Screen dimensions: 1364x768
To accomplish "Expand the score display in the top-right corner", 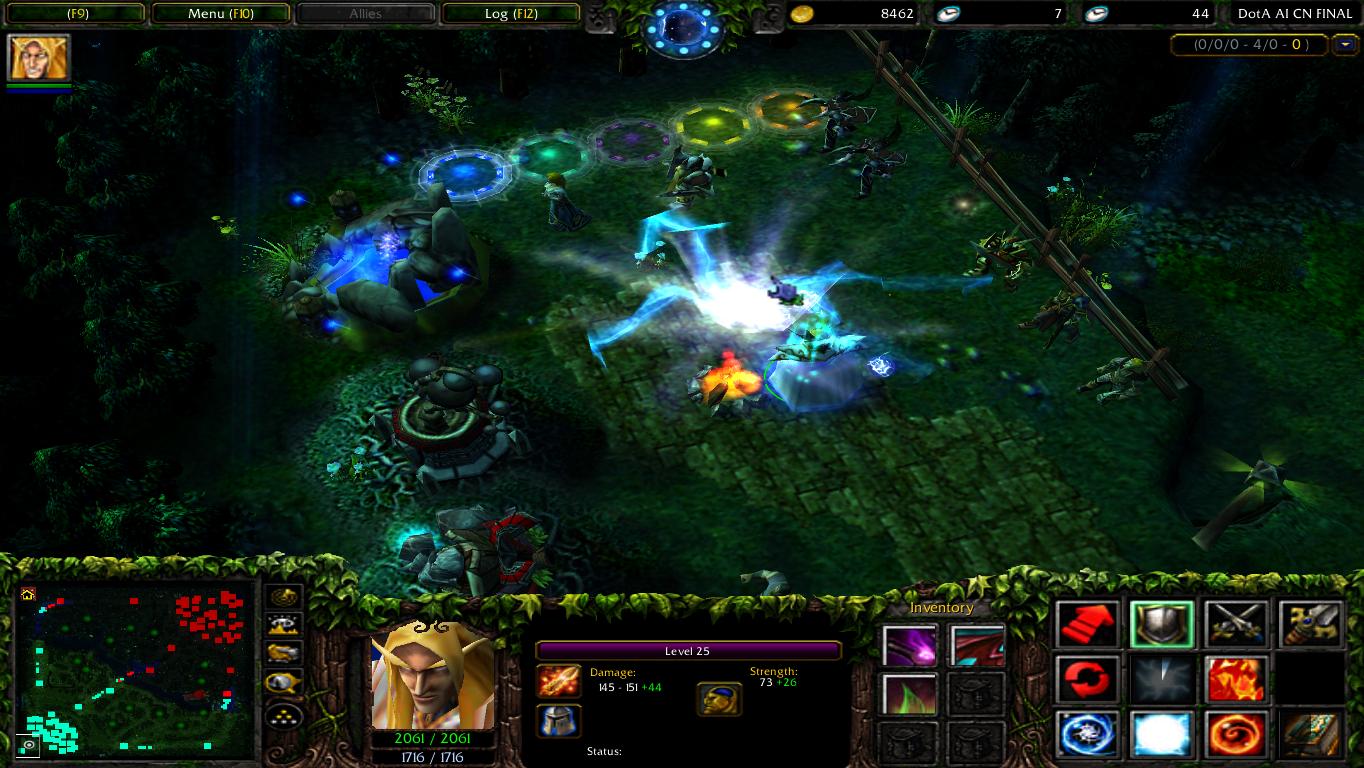I will point(1346,45).
